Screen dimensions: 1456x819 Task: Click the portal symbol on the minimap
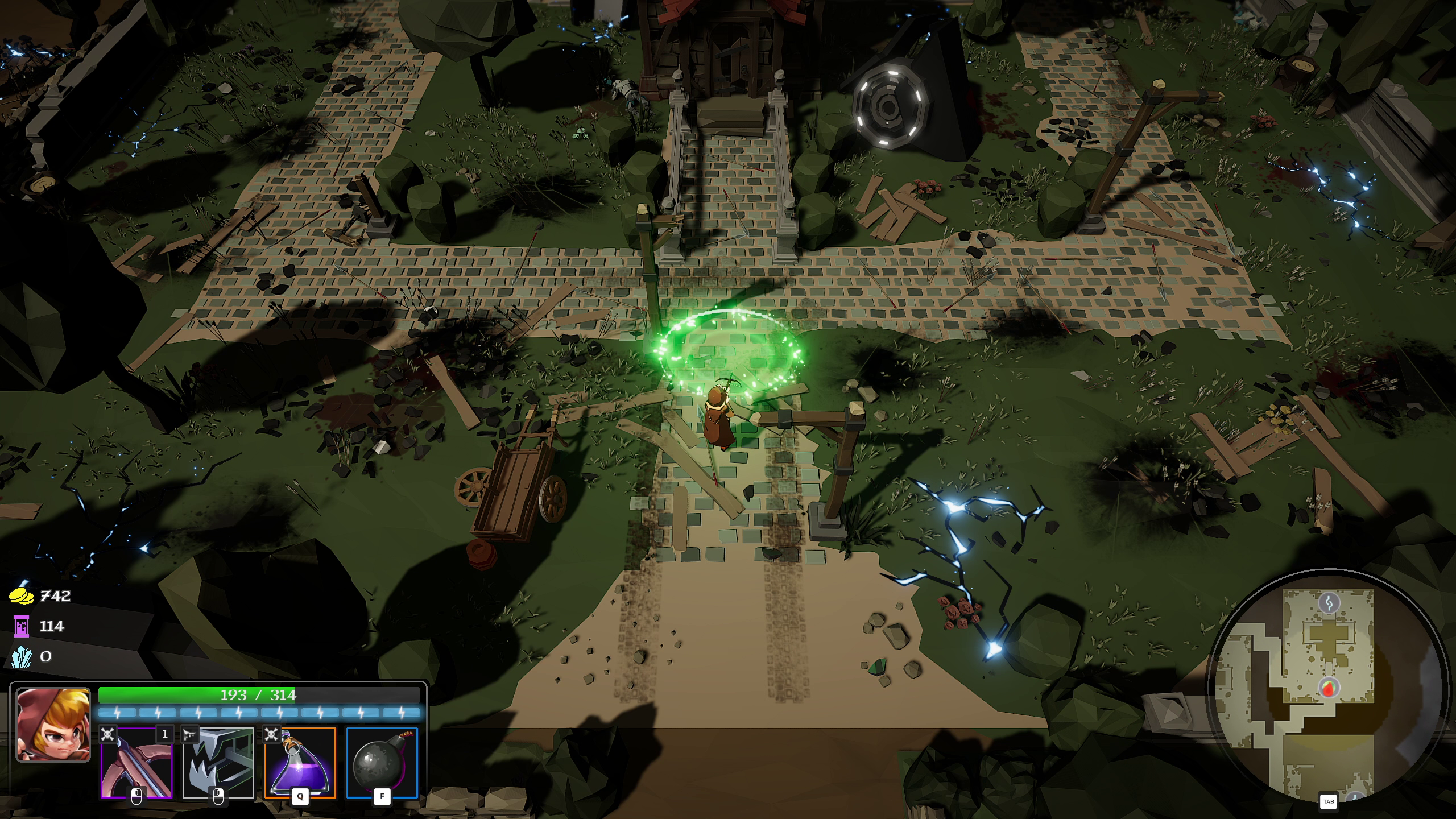click(1329, 603)
